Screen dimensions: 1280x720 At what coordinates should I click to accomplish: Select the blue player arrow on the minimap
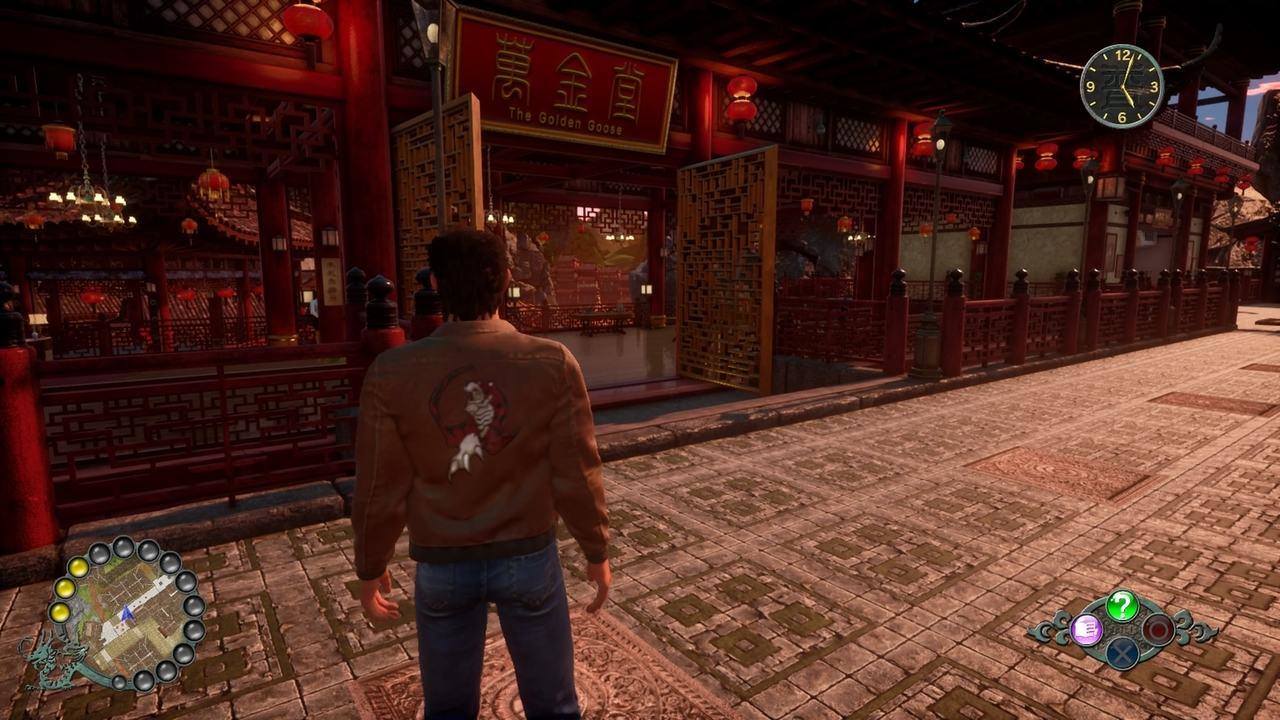(x=126, y=615)
